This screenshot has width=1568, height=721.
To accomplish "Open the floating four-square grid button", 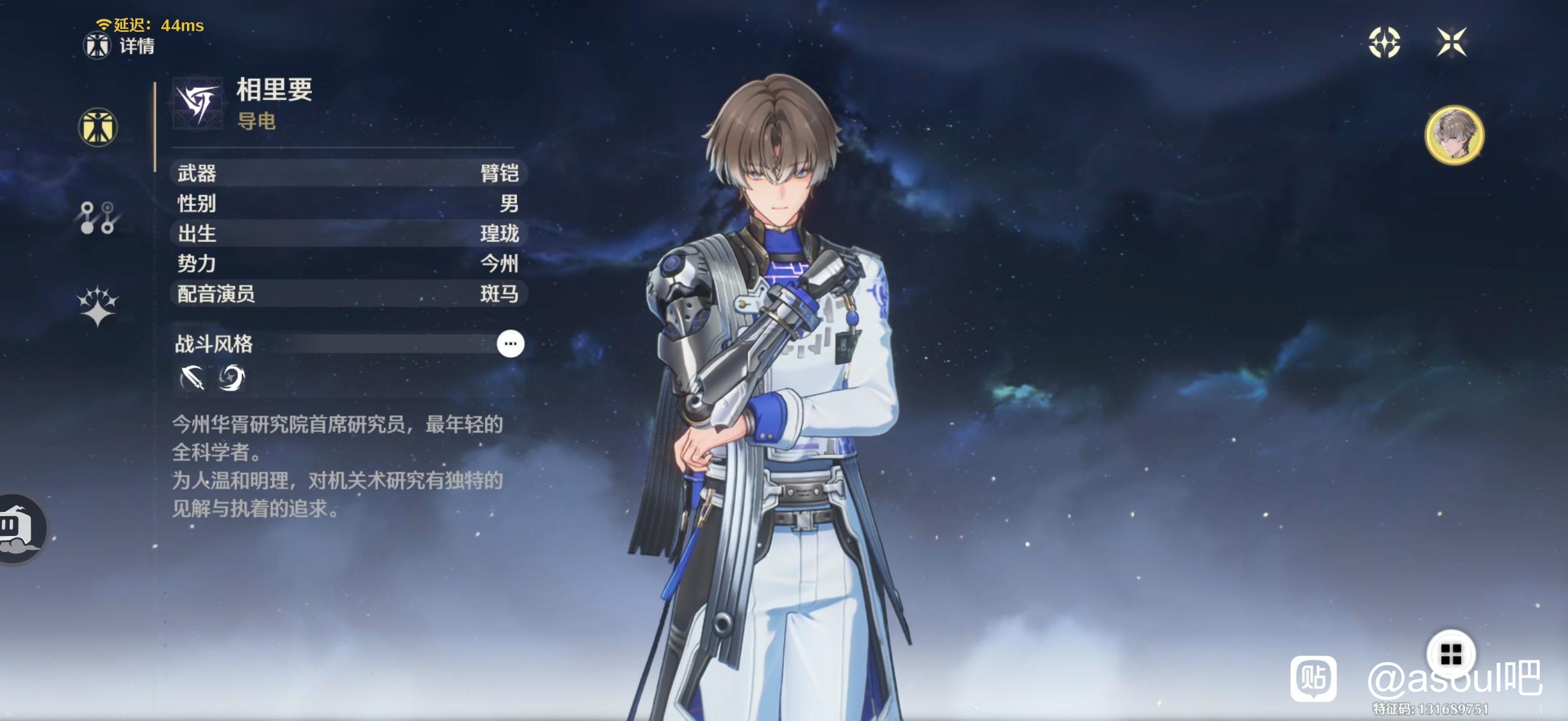I will [1451, 654].
